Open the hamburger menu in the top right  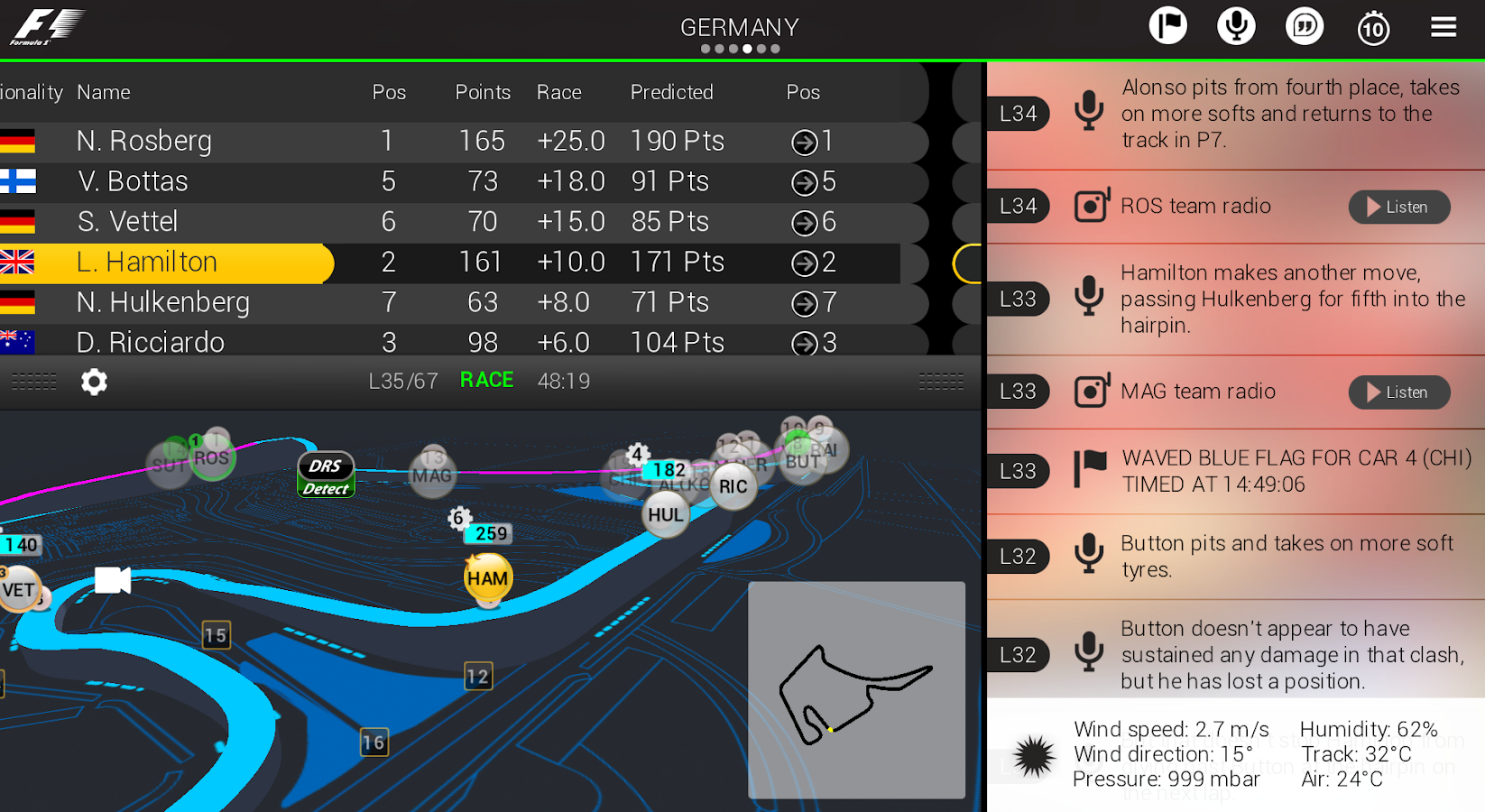[x=1443, y=26]
